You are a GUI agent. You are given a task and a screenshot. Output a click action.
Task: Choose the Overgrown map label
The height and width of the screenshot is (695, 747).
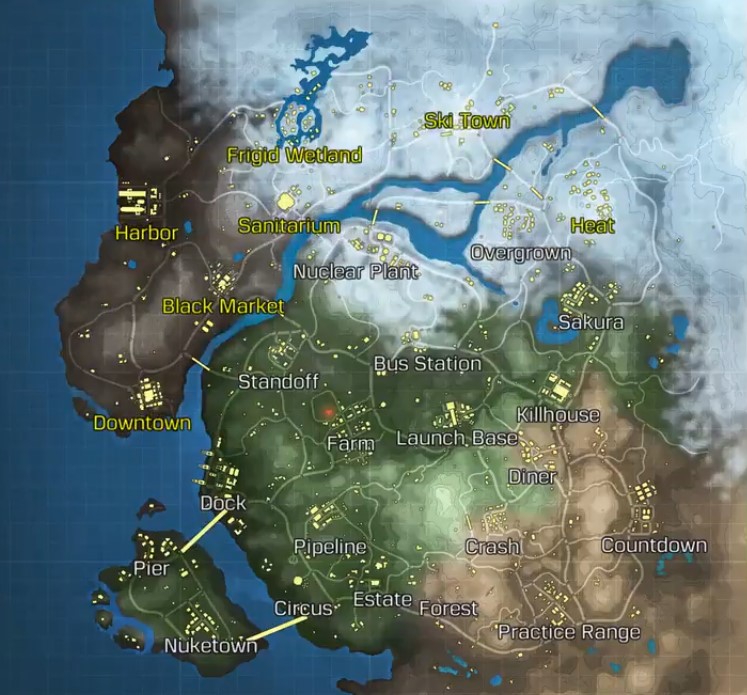pyautogui.click(x=520, y=253)
